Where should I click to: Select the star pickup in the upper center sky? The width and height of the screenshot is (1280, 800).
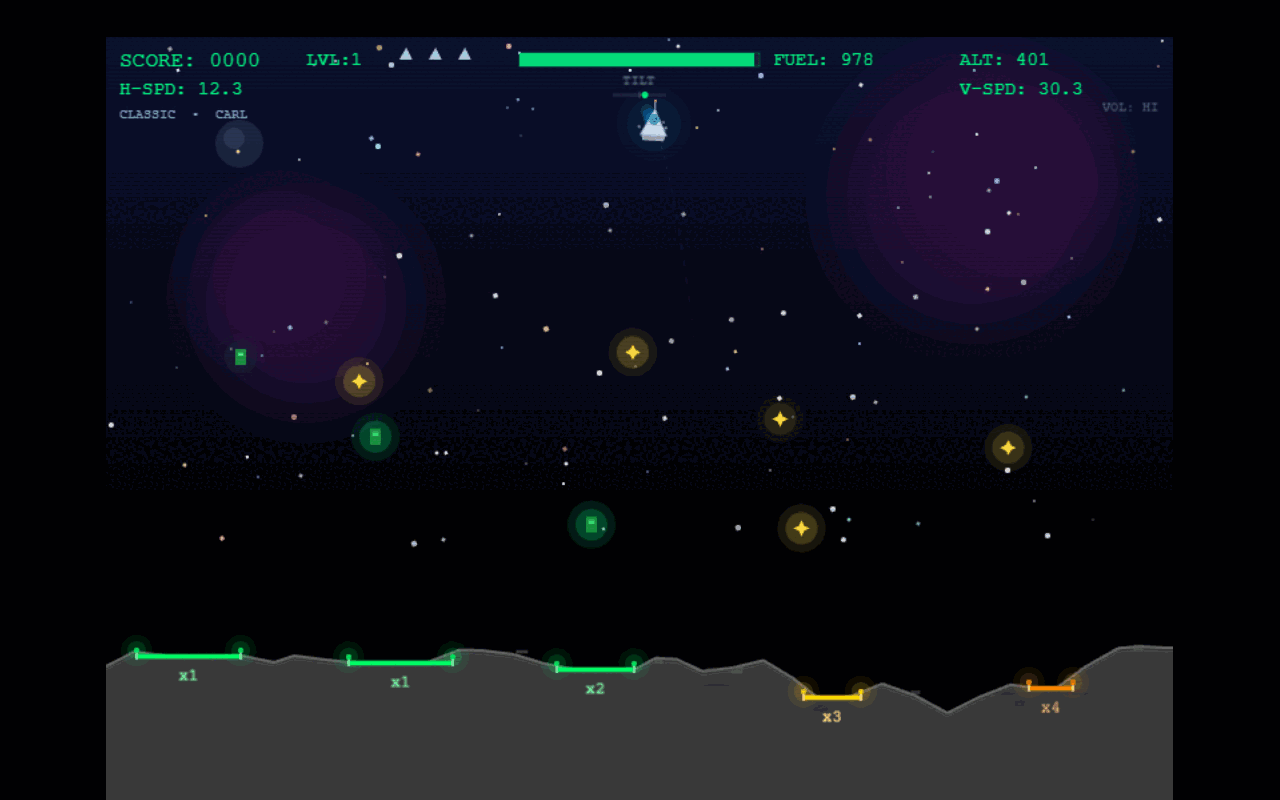click(633, 353)
